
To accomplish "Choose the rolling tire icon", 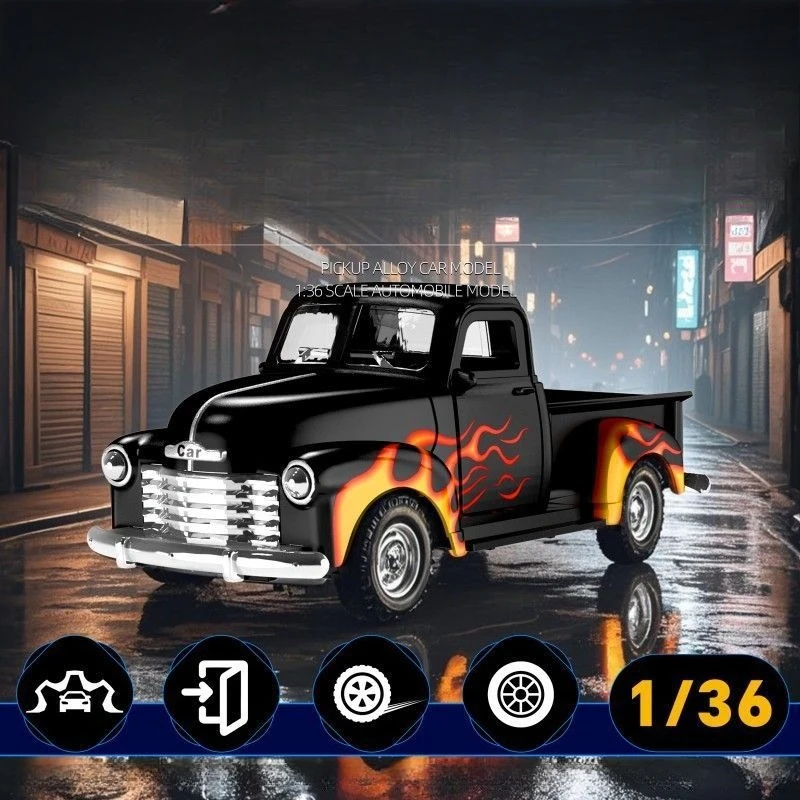I will click(x=371, y=692).
